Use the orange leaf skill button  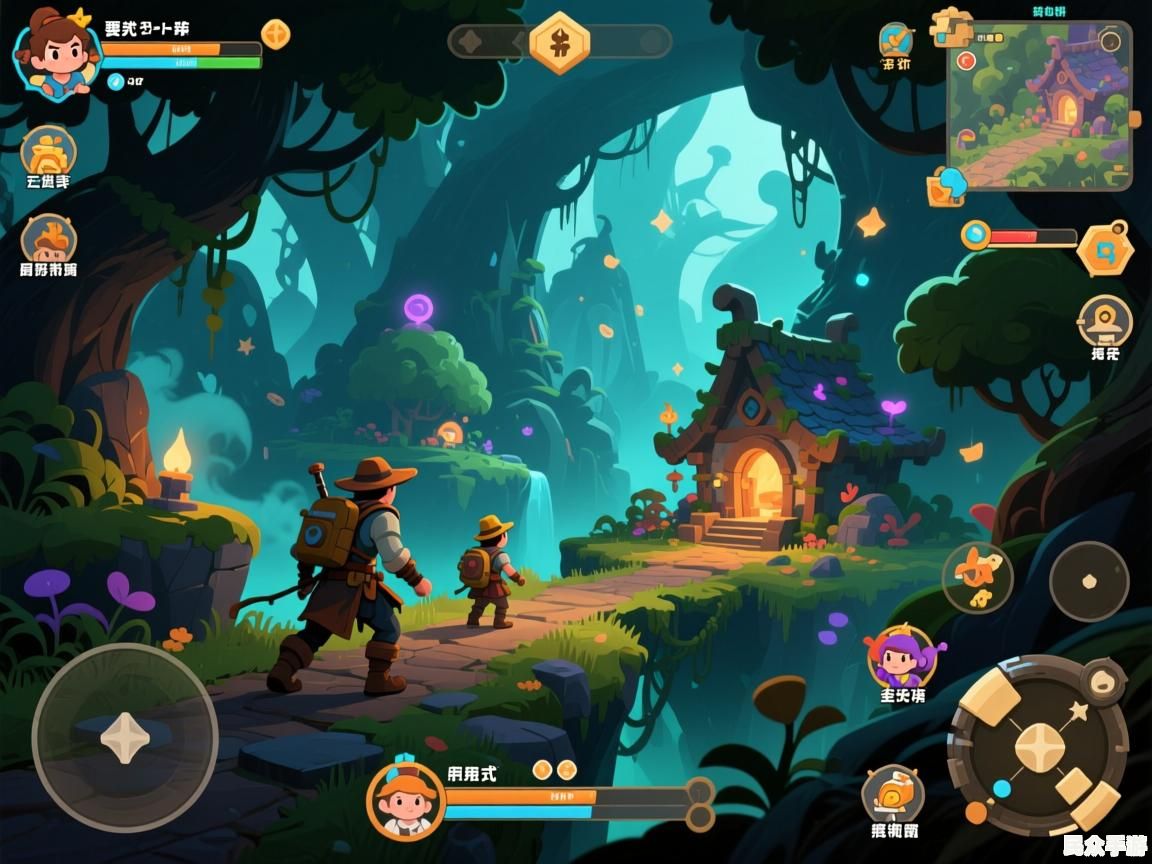[977, 578]
